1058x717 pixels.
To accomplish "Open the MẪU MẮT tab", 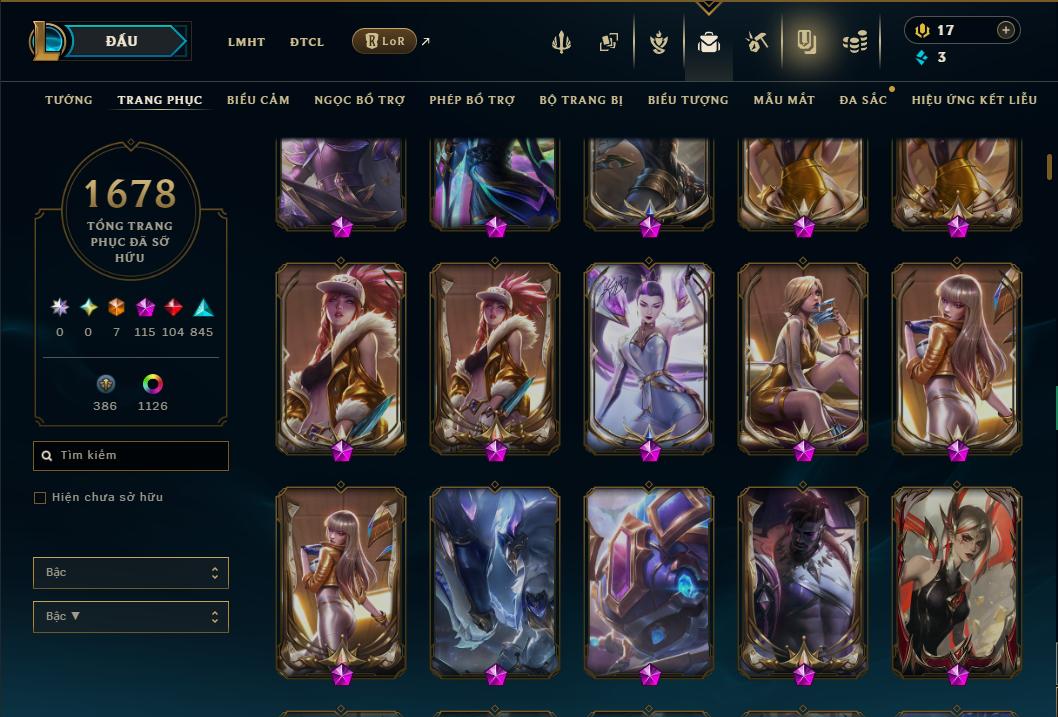I will click(x=784, y=100).
